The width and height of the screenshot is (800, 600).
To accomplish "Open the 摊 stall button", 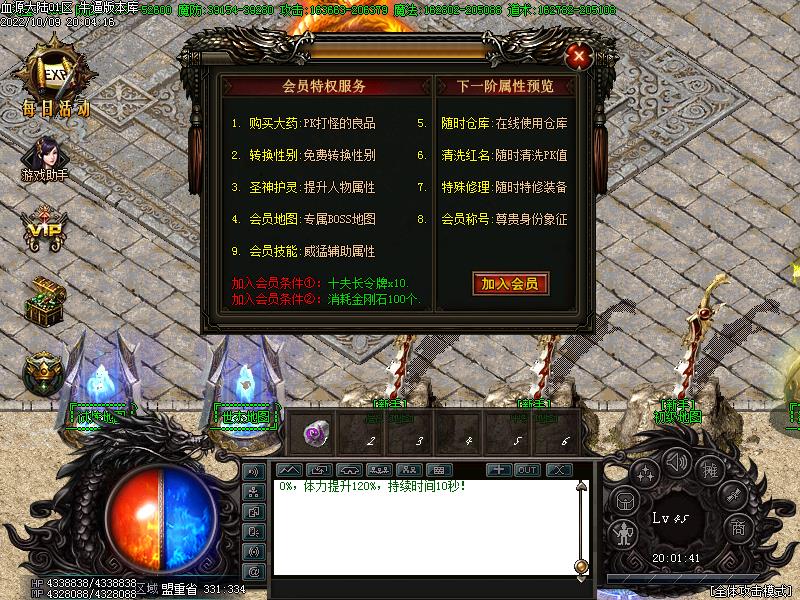I will (x=708, y=471).
